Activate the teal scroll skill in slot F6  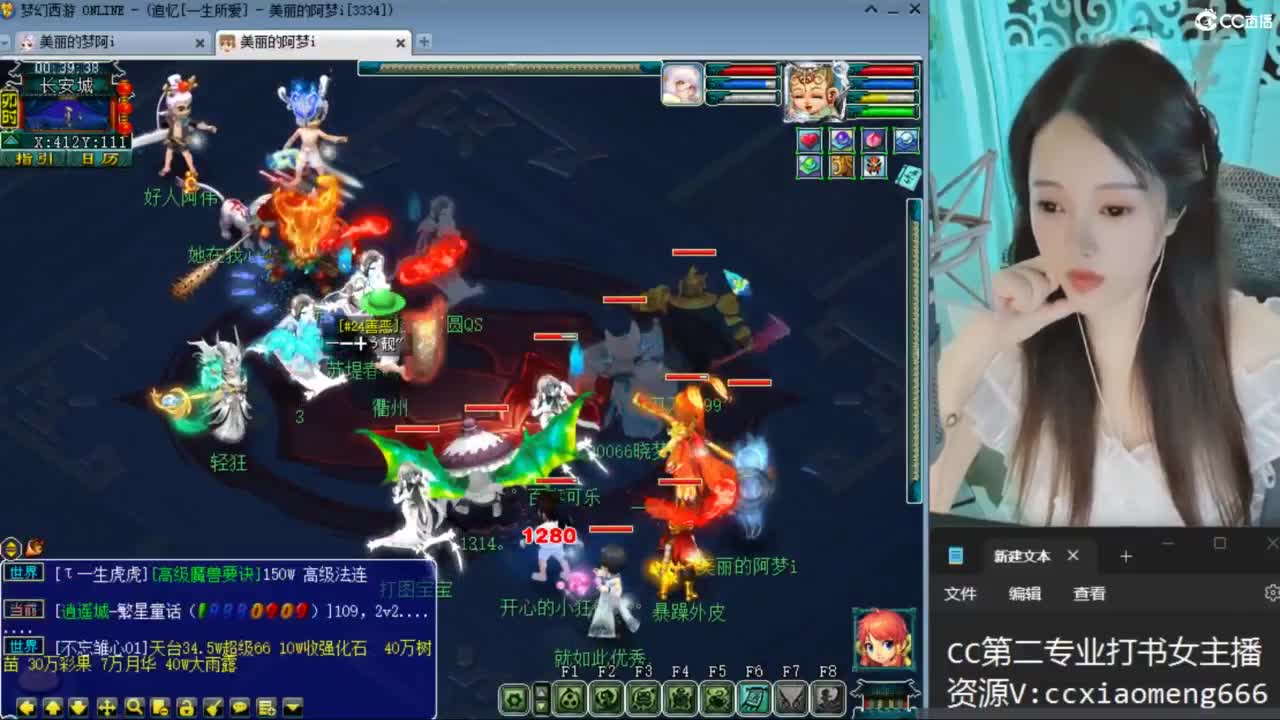[x=756, y=699]
